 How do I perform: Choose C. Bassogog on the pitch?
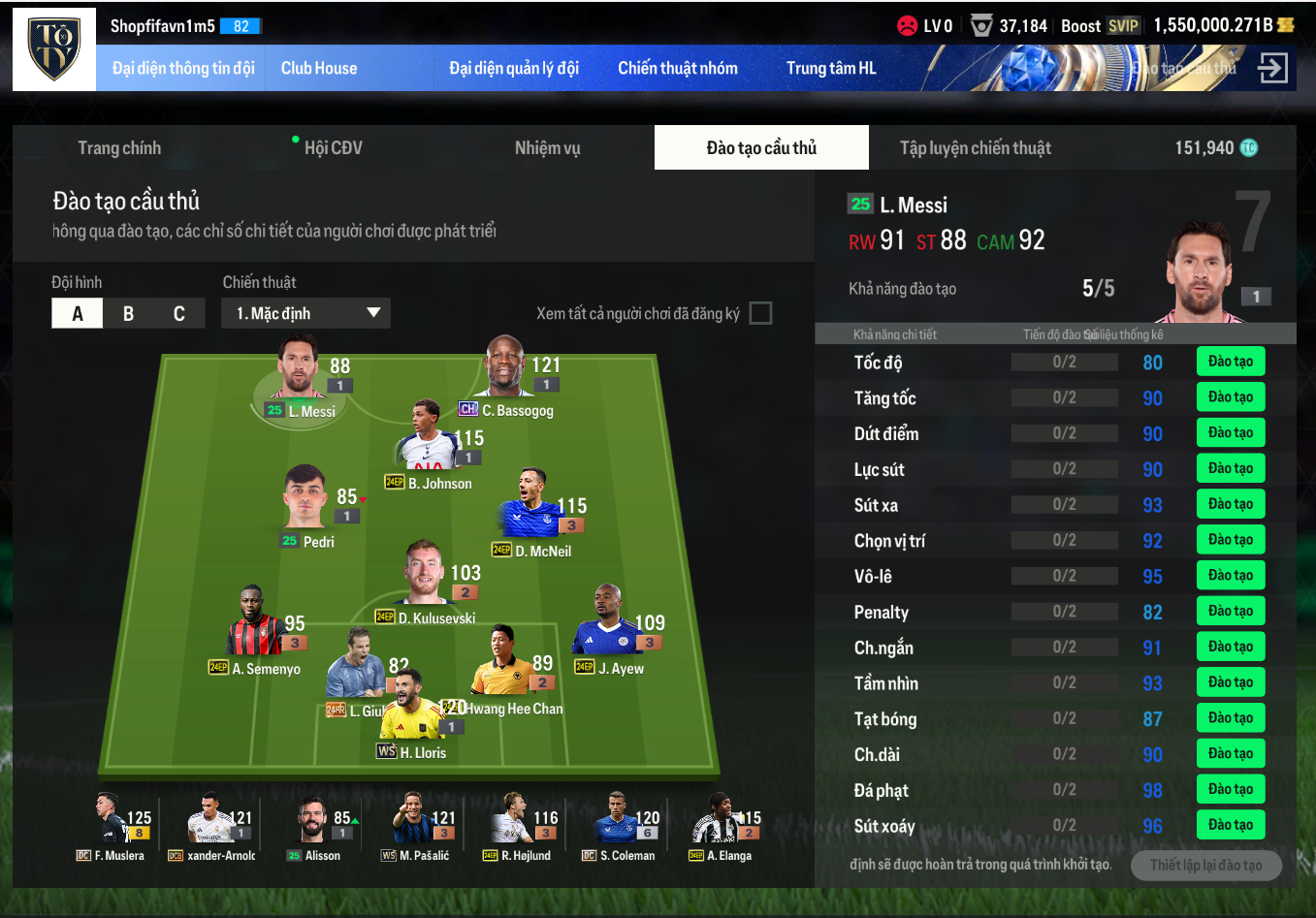[x=505, y=368]
